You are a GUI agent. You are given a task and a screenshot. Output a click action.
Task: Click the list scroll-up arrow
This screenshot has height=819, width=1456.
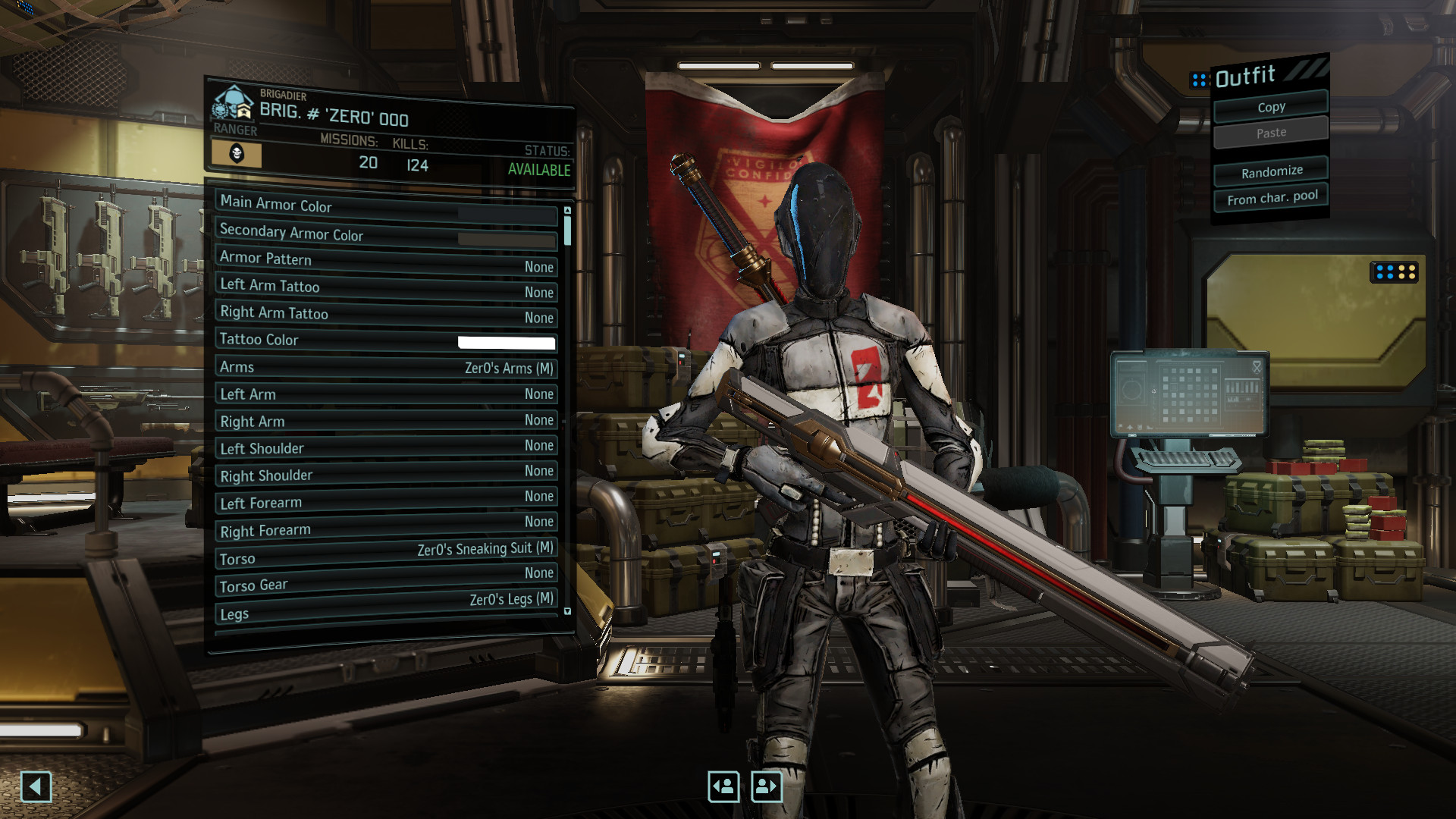coord(567,210)
